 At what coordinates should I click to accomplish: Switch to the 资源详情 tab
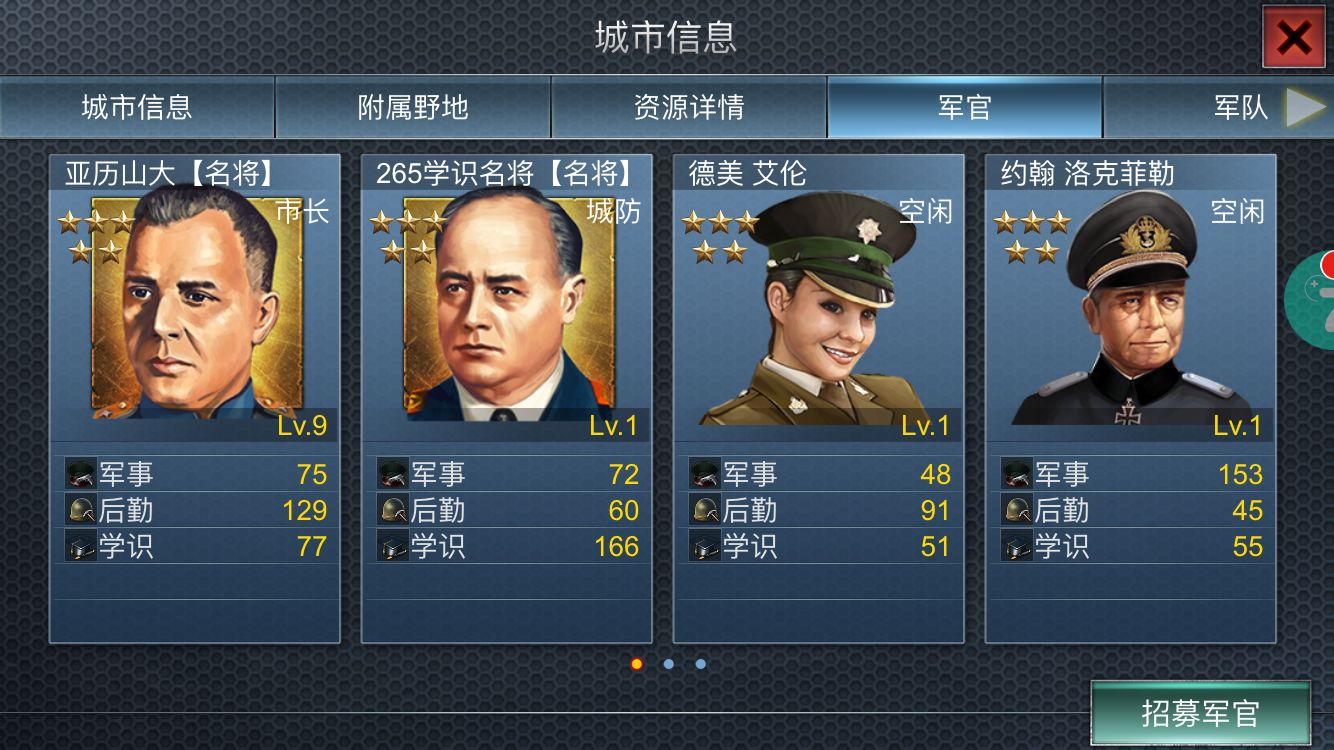click(x=687, y=105)
